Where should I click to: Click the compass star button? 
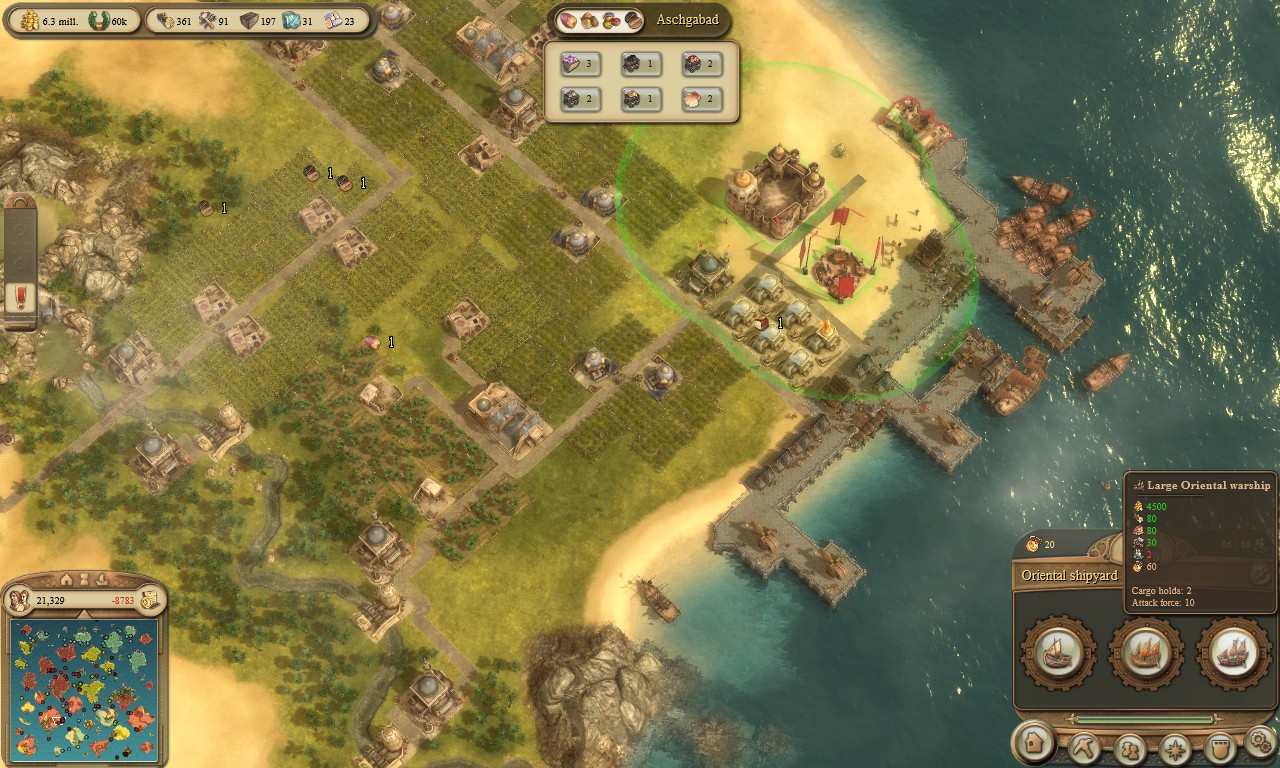click(1175, 747)
